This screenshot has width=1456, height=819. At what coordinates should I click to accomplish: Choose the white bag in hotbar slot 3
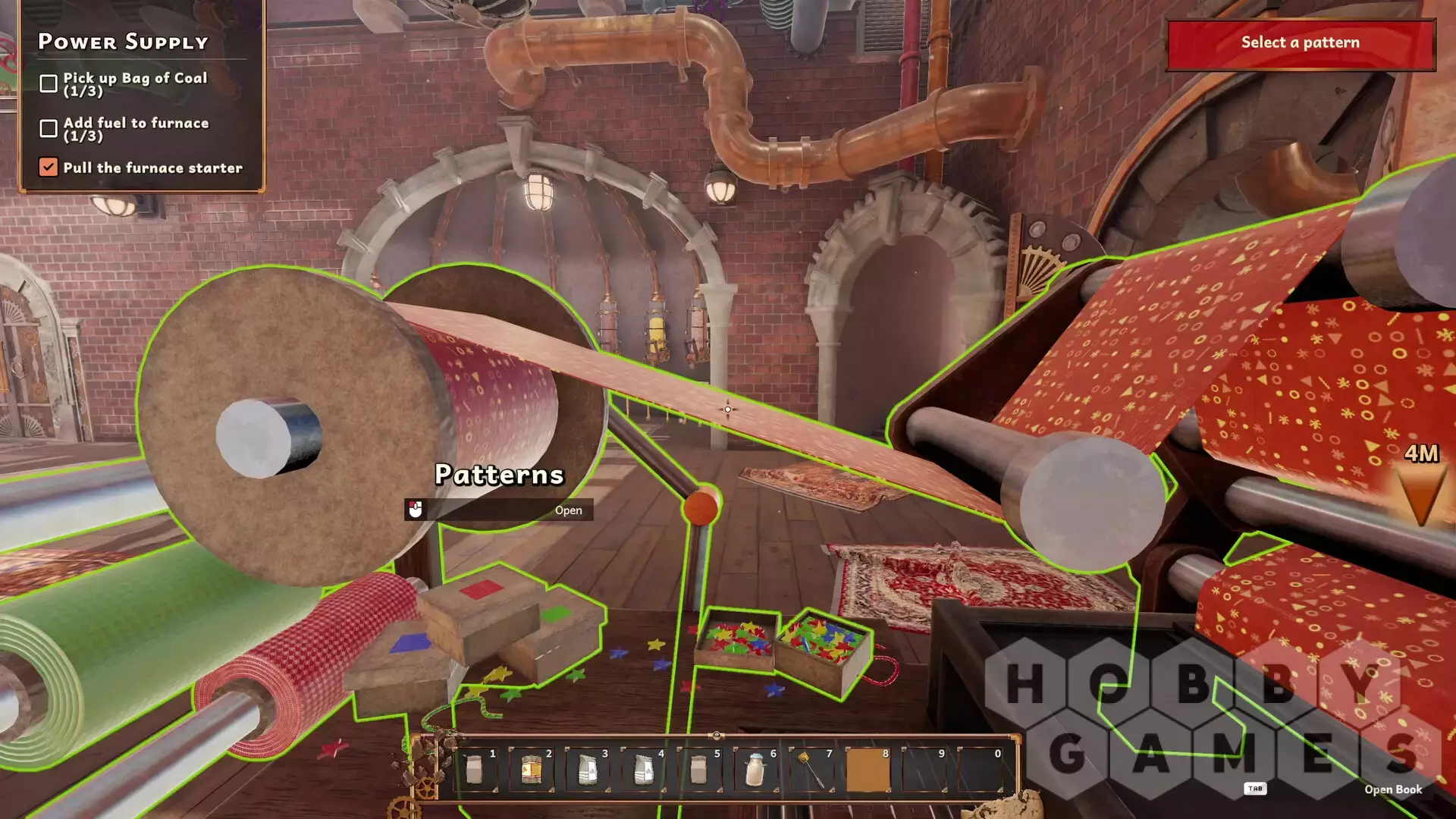[587, 770]
